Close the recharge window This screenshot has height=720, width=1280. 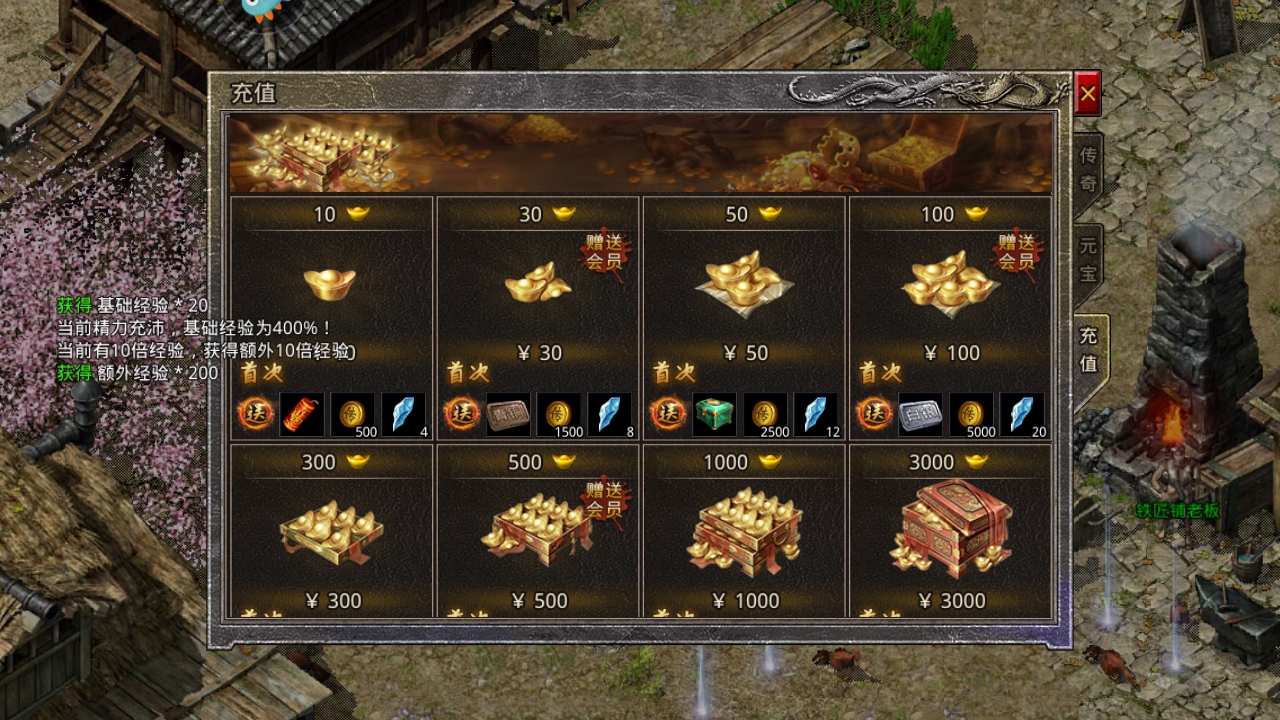(x=1088, y=94)
